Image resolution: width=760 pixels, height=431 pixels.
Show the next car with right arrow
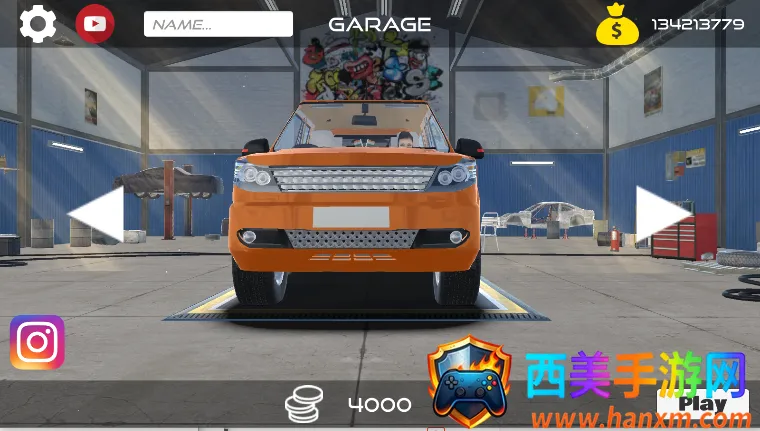pos(661,213)
